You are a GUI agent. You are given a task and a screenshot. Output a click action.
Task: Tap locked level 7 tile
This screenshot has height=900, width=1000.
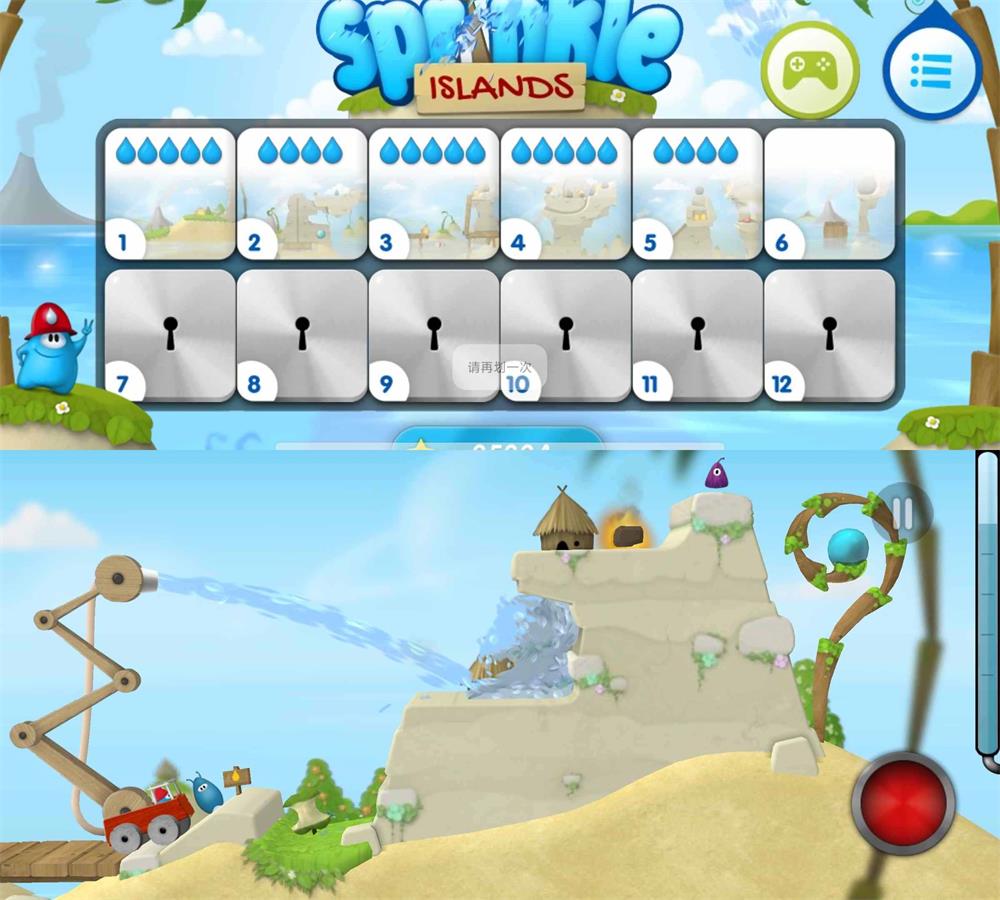[x=169, y=335]
